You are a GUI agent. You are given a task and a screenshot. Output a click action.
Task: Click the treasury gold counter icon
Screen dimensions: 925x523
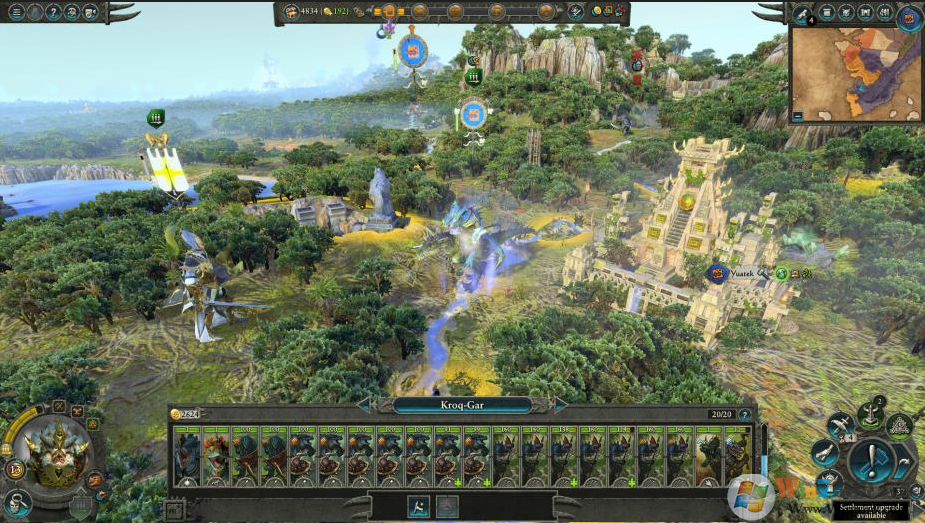tap(292, 12)
